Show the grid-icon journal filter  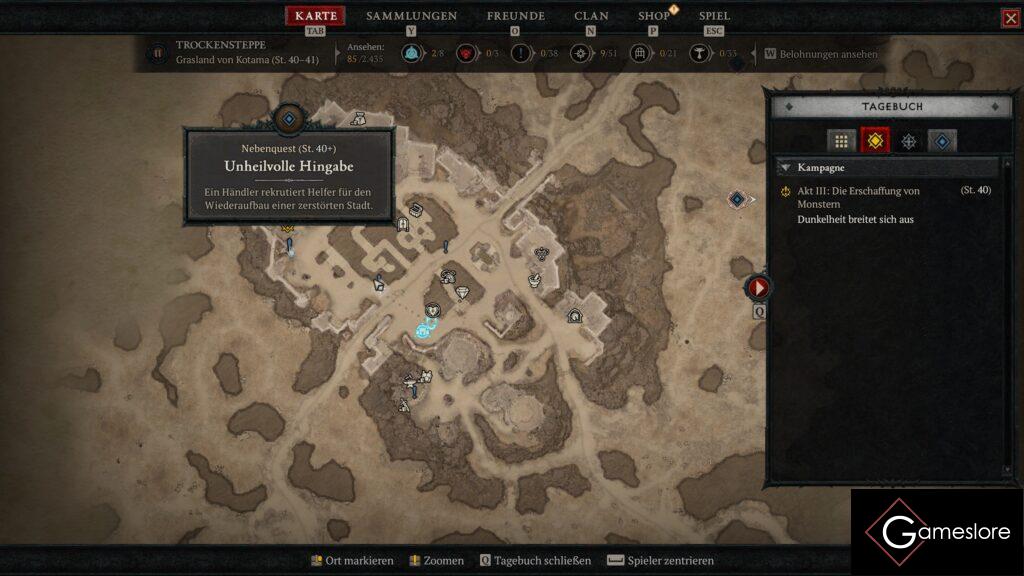coord(842,141)
